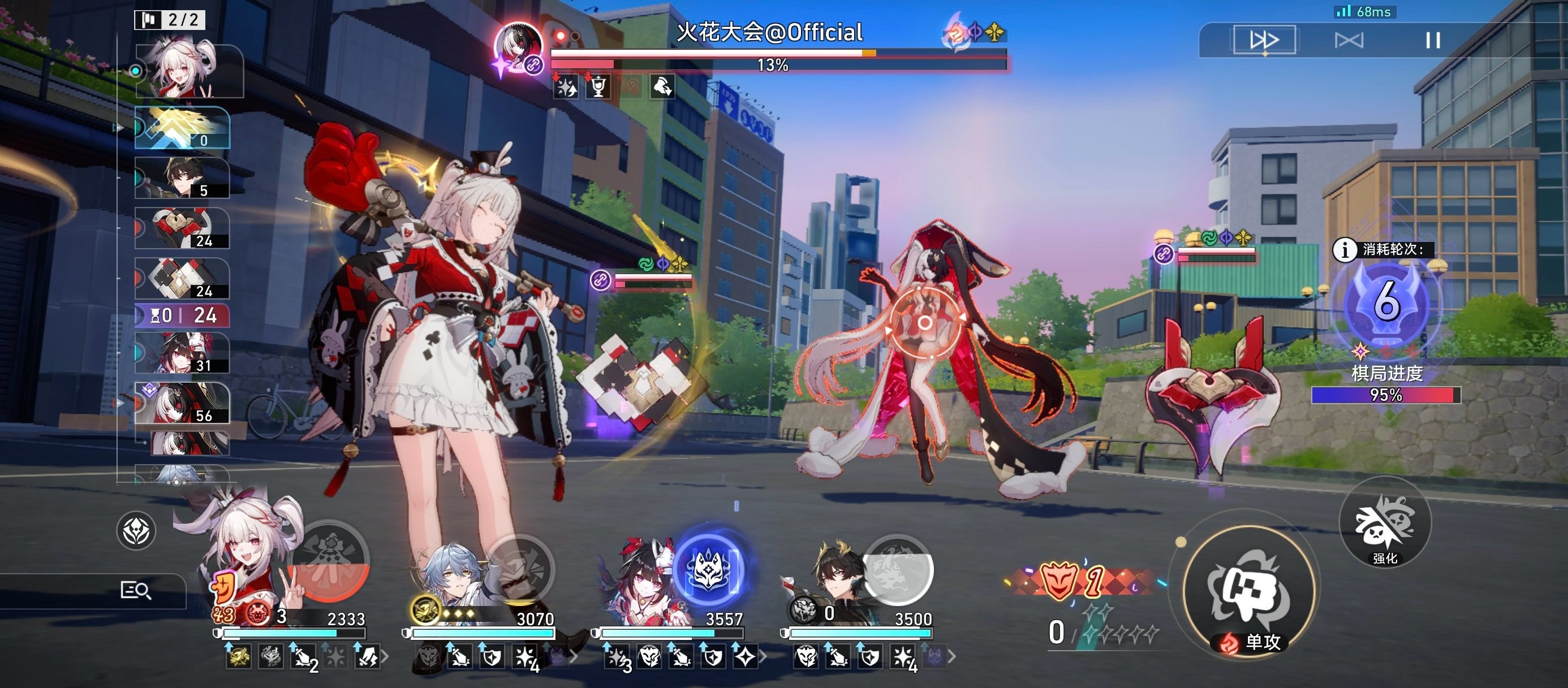Screen dimensions: 1568x688
Task: Open the round emblem icon above the details button
Action: pyautogui.click(x=136, y=530)
